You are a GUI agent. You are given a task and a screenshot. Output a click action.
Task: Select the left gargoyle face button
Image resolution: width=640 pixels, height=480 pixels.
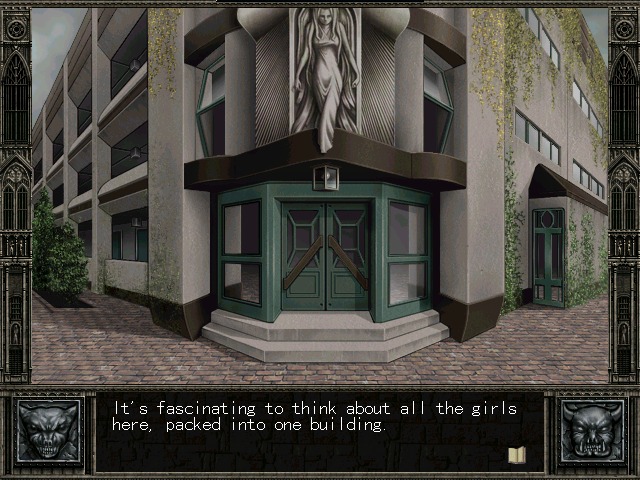point(46,432)
